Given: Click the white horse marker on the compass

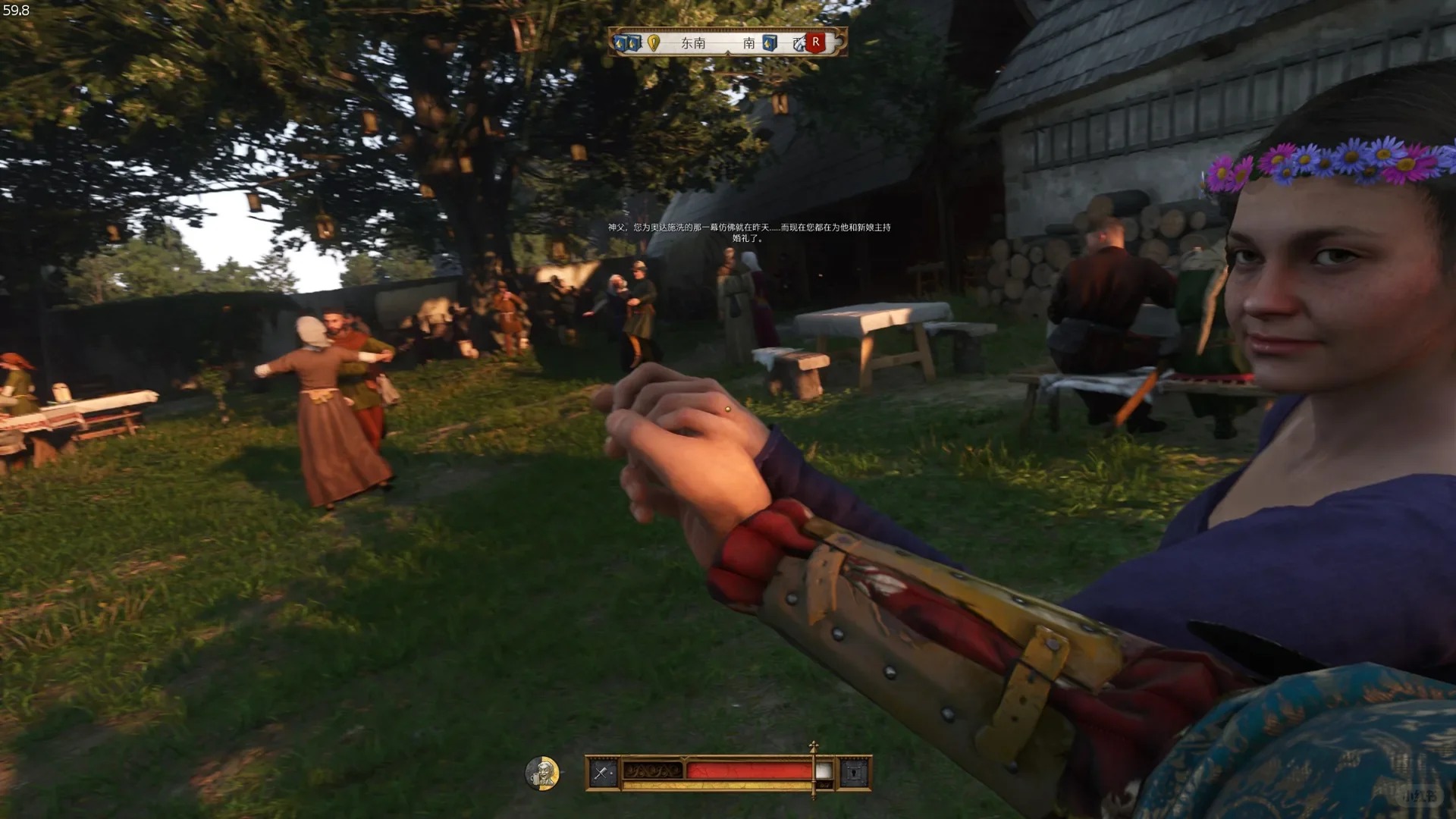Looking at the screenshot, I should coord(799,44).
